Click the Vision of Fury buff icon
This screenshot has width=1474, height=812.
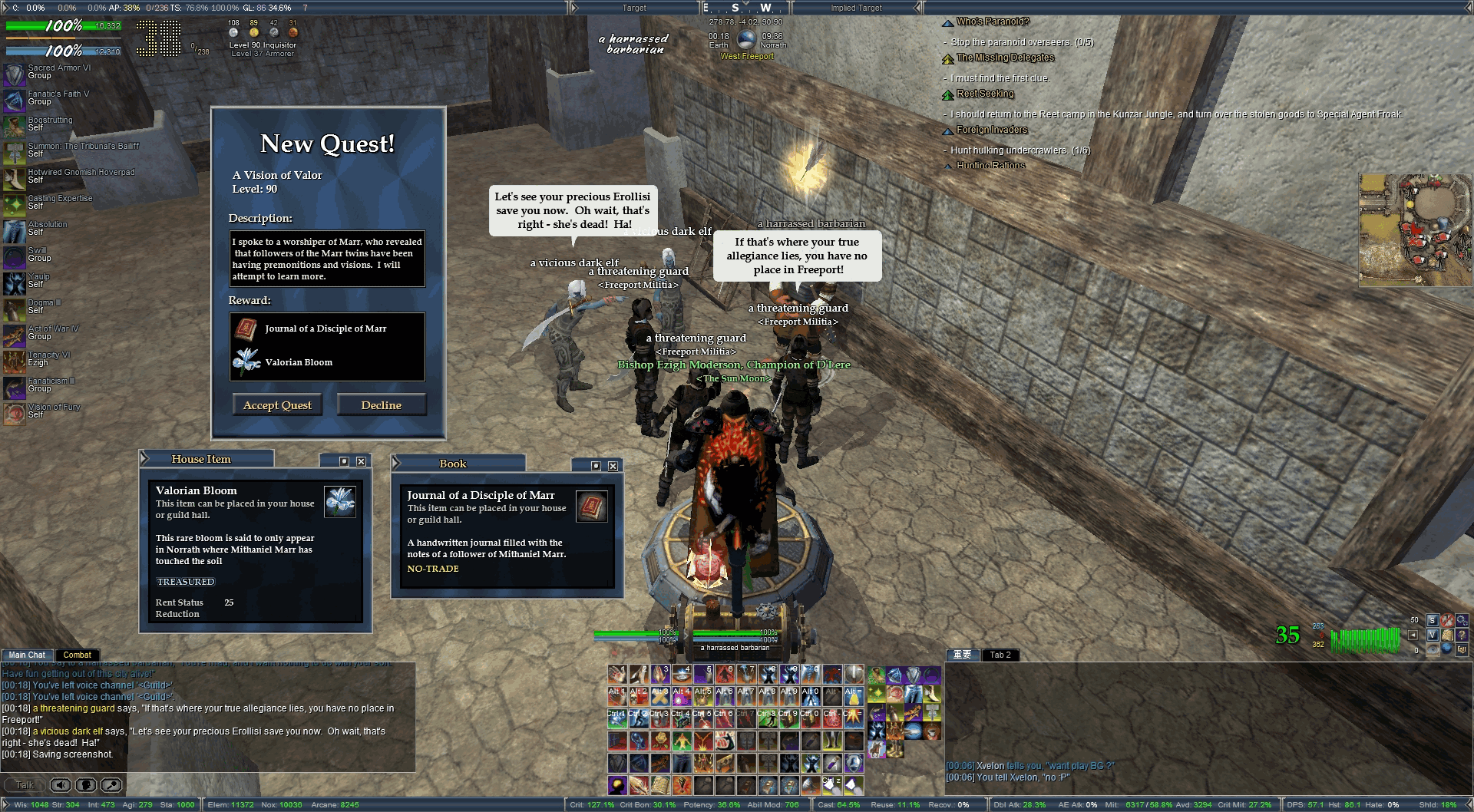15,413
